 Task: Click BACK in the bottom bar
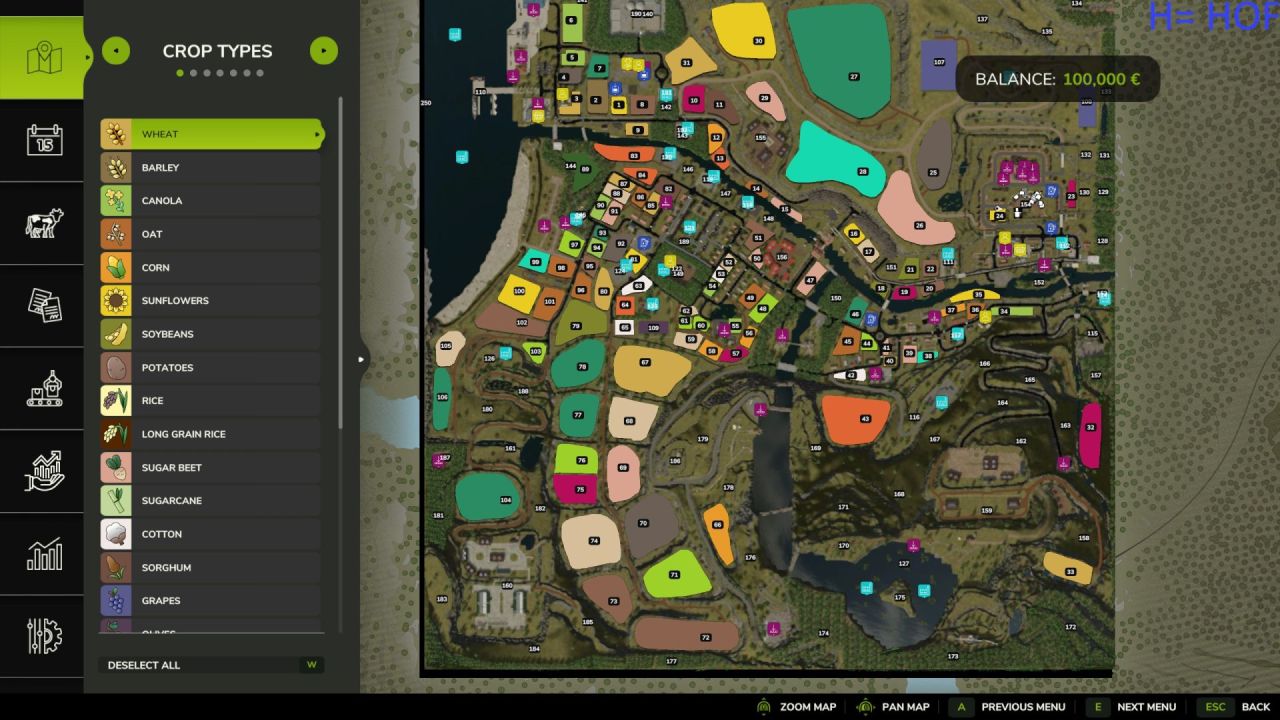point(1255,707)
